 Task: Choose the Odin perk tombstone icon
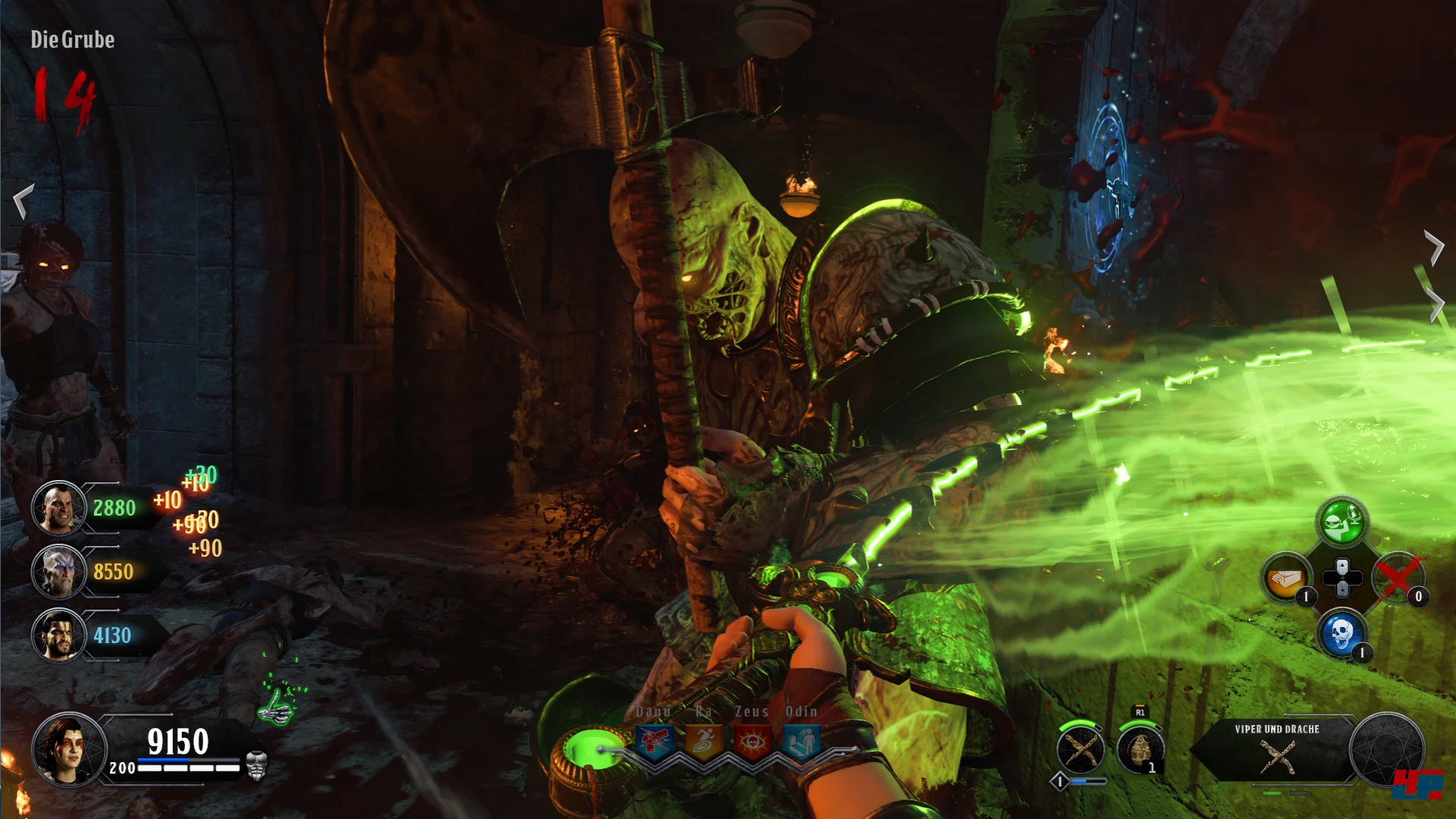[801, 741]
